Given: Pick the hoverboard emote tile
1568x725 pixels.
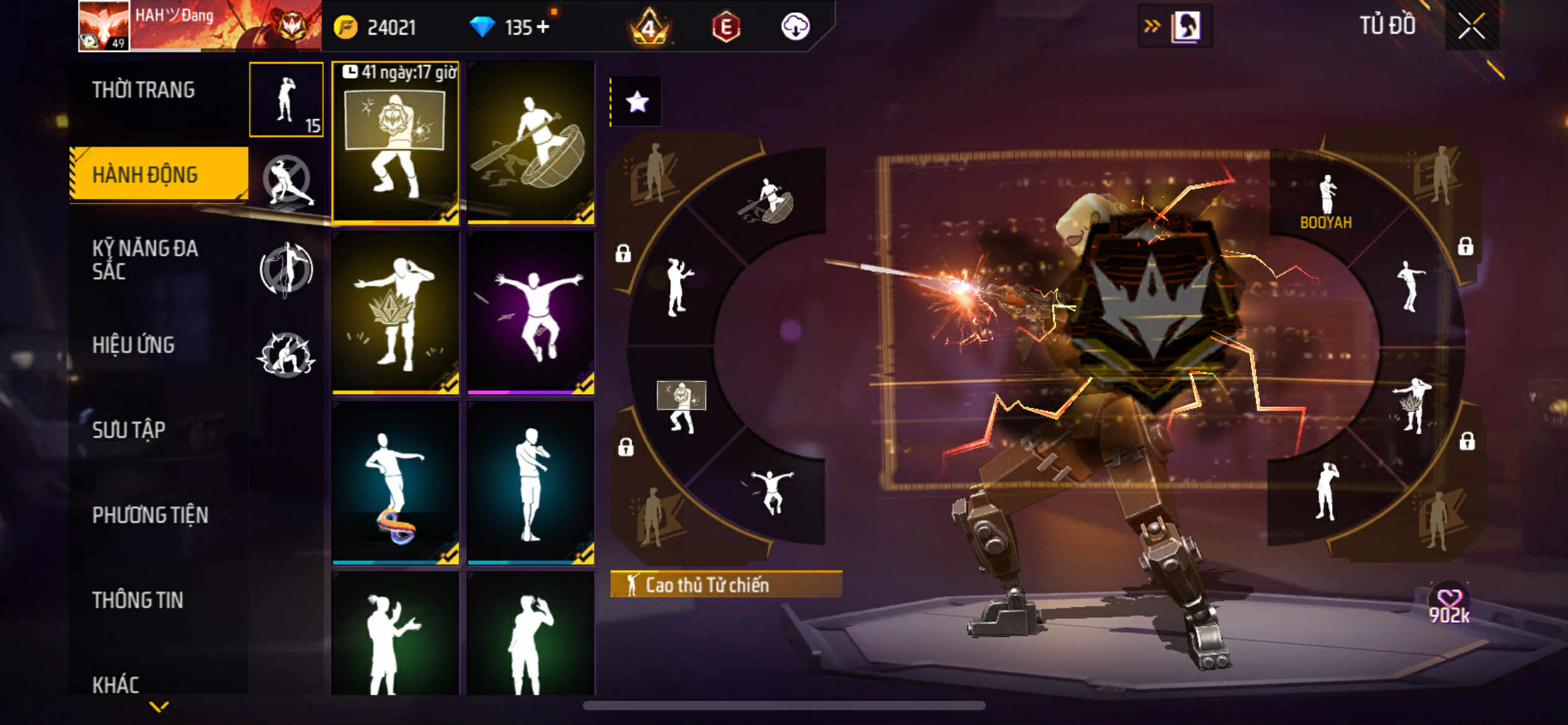Looking at the screenshot, I should (395, 483).
